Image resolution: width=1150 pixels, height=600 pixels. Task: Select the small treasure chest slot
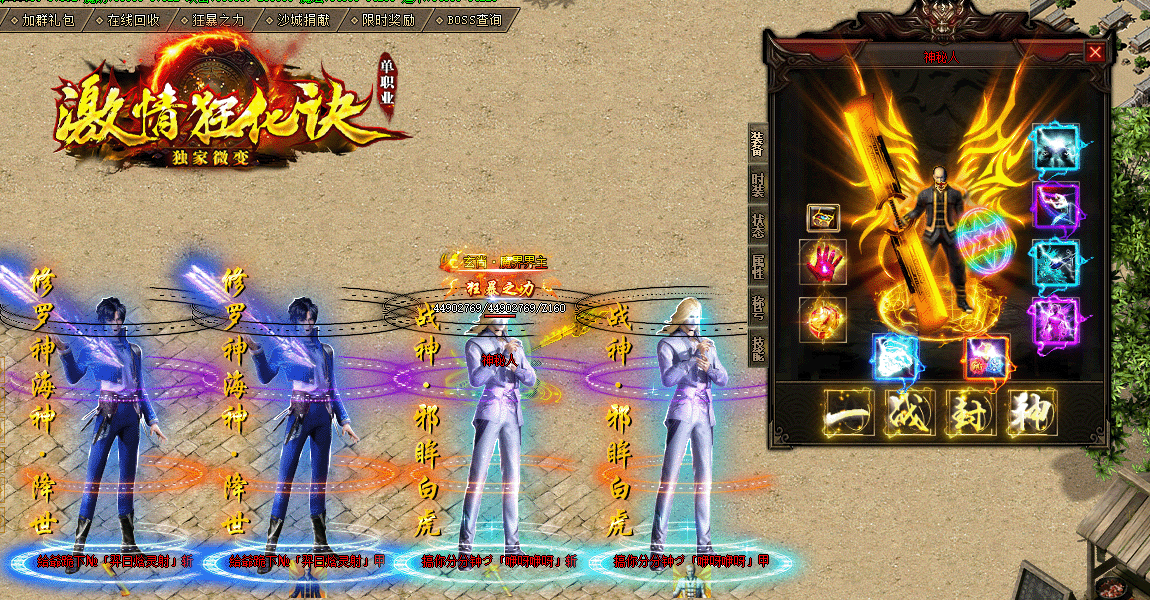(x=823, y=217)
